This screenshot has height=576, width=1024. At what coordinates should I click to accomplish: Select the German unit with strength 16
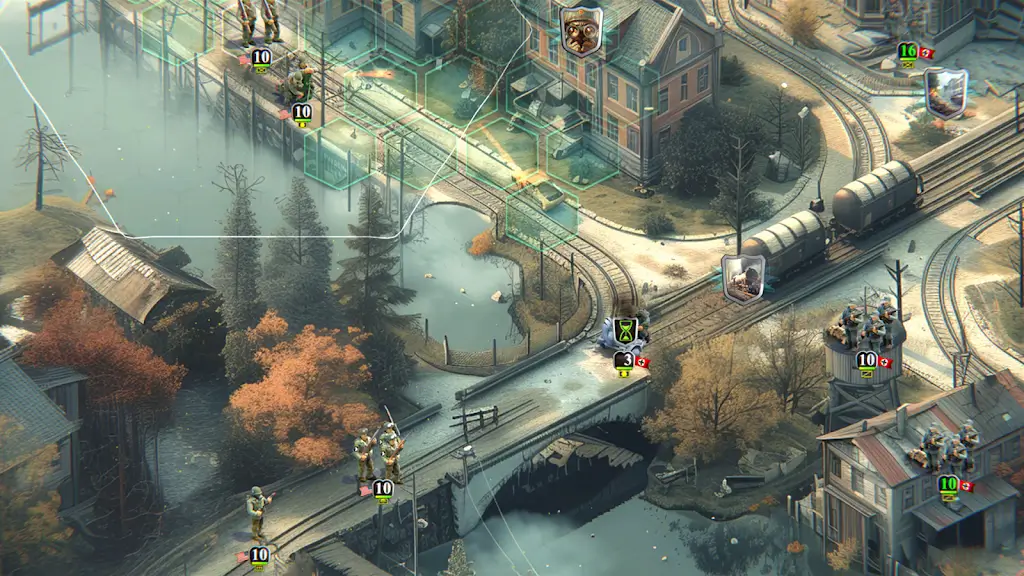pyautogui.click(x=908, y=53)
